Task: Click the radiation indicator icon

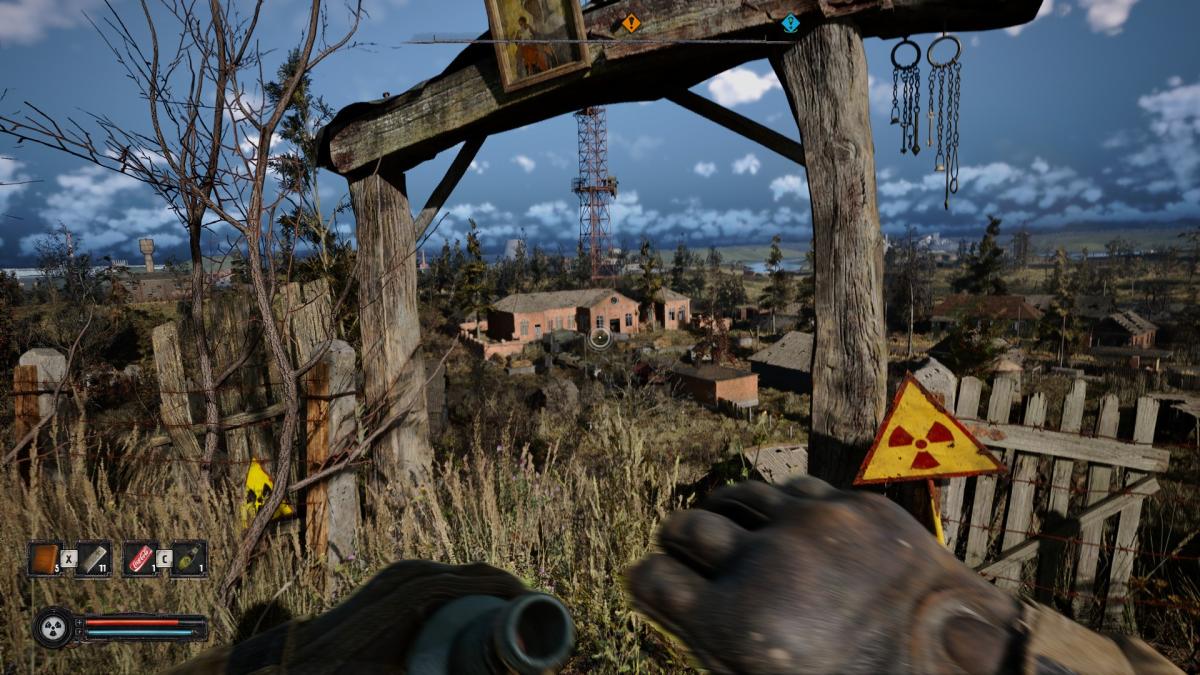Action: (52, 627)
